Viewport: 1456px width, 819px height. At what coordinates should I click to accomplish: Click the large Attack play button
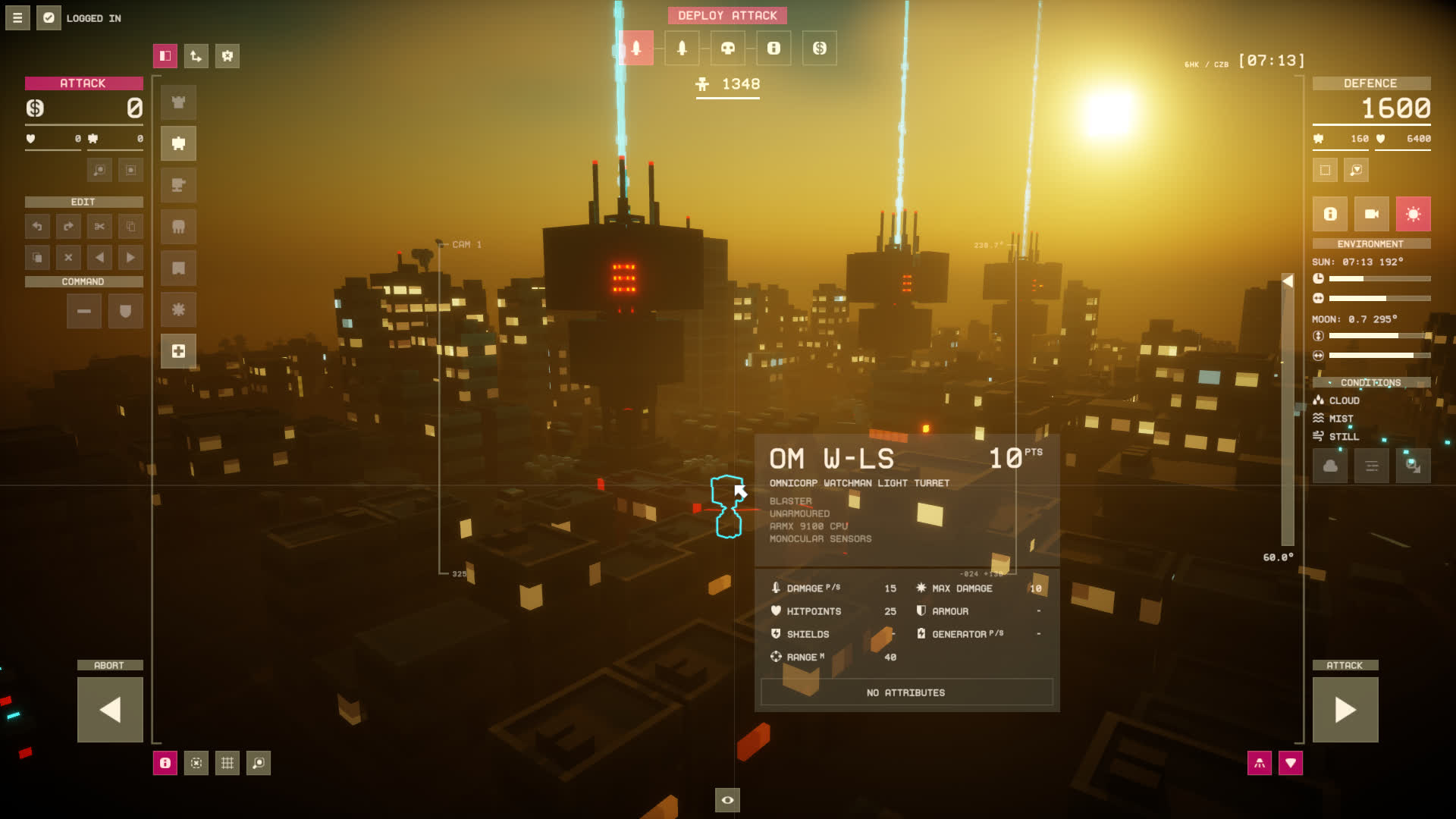(1345, 710)
